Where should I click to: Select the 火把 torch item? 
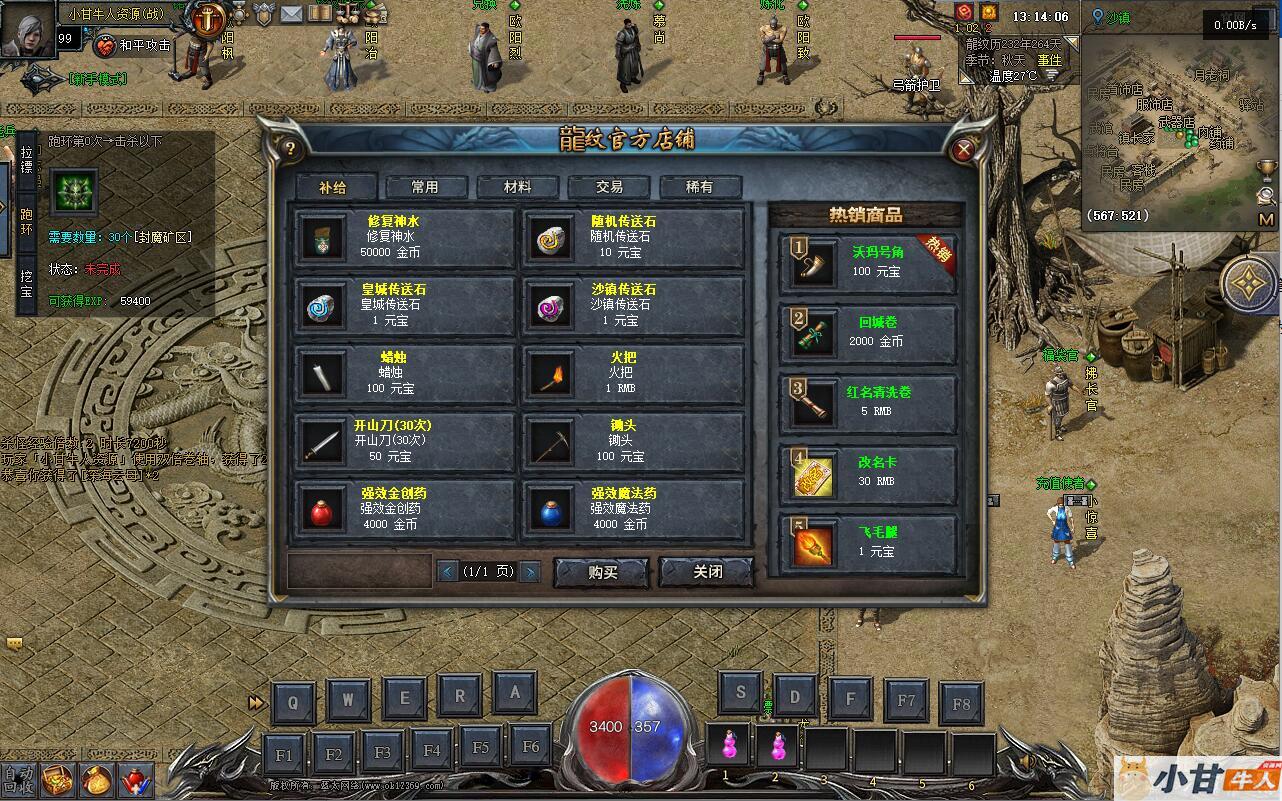tap(633, 372)
